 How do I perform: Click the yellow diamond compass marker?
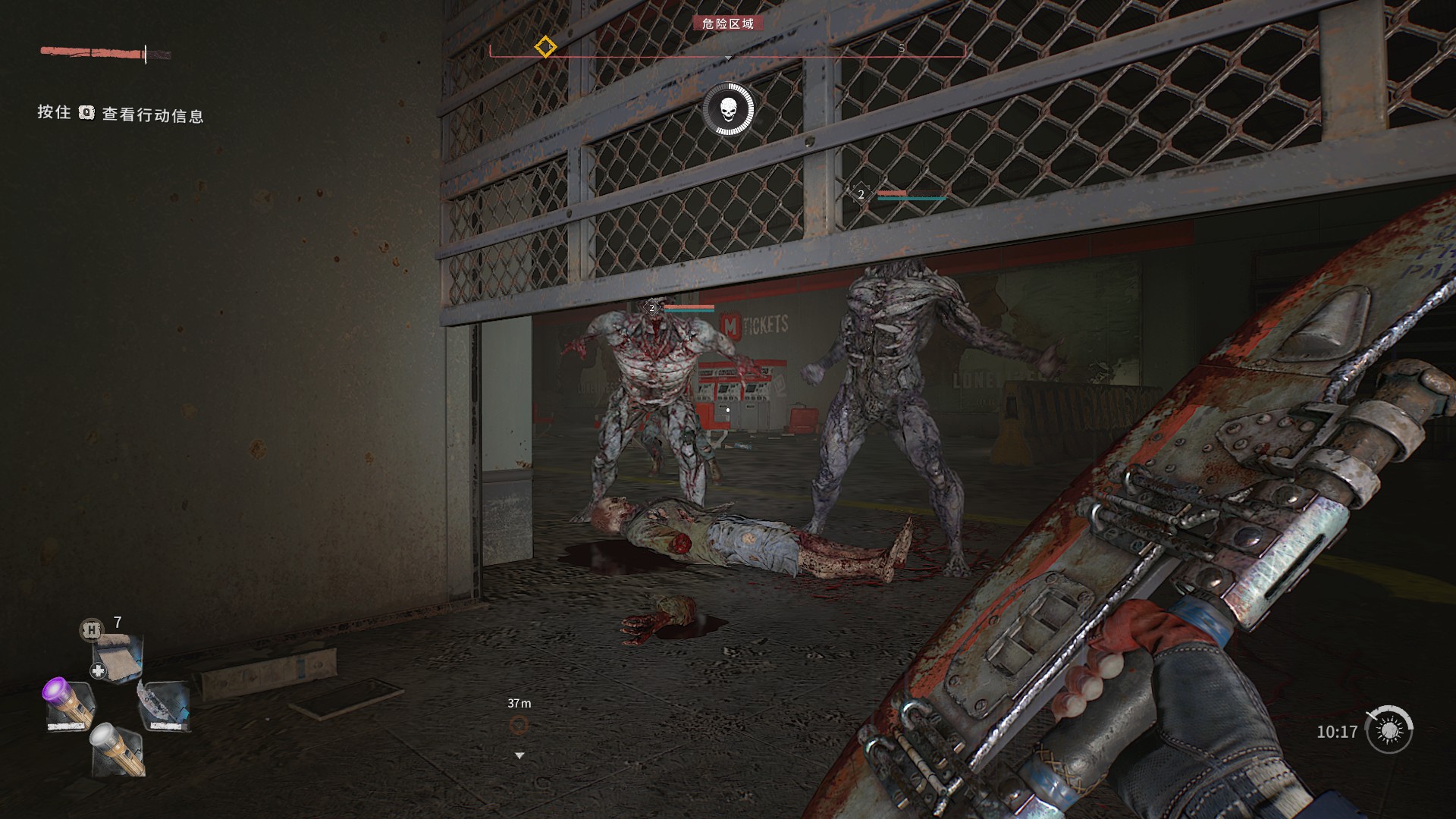coord(544,47)
